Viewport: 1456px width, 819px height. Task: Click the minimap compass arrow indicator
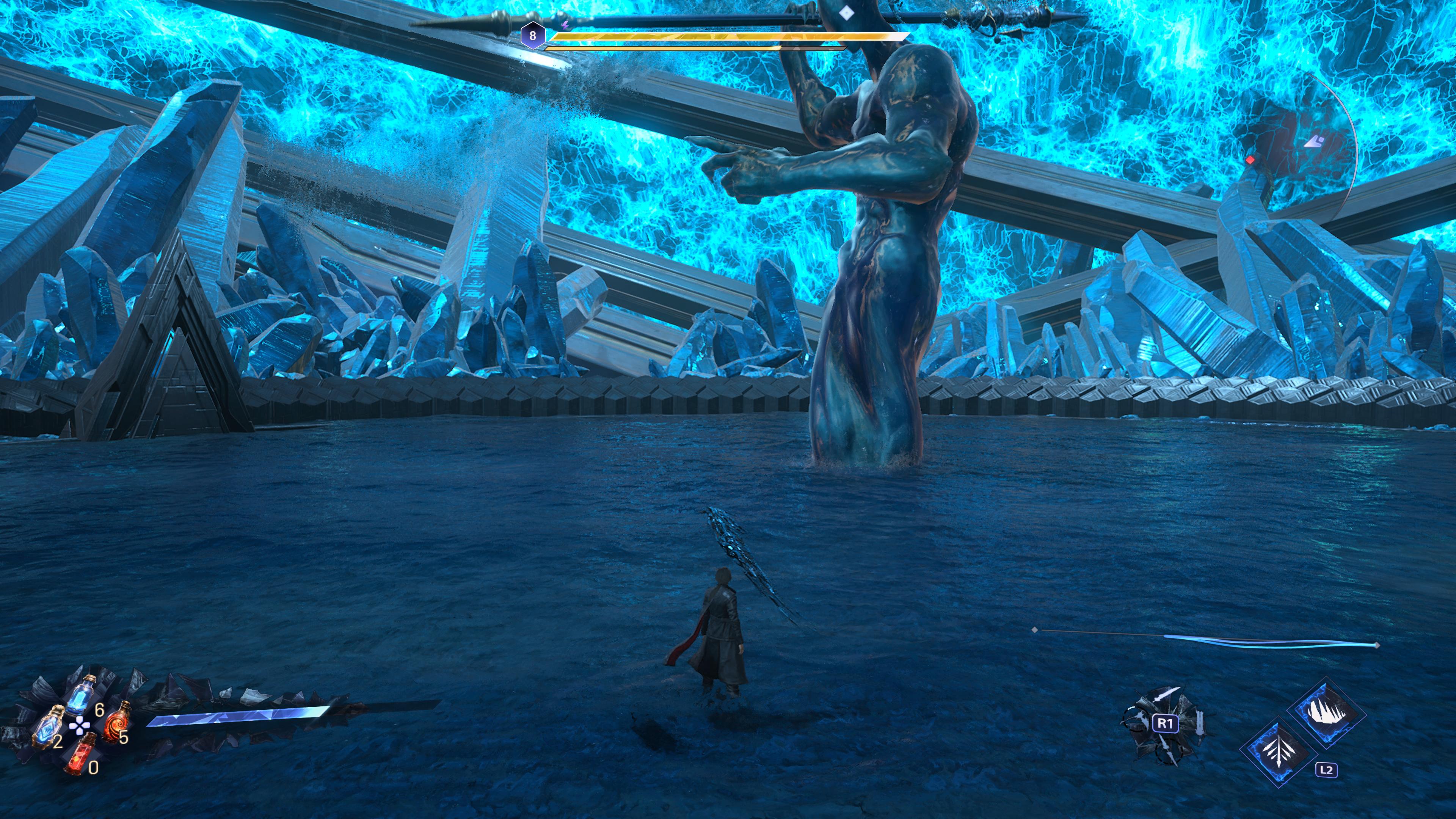[x=1315, y=141]
